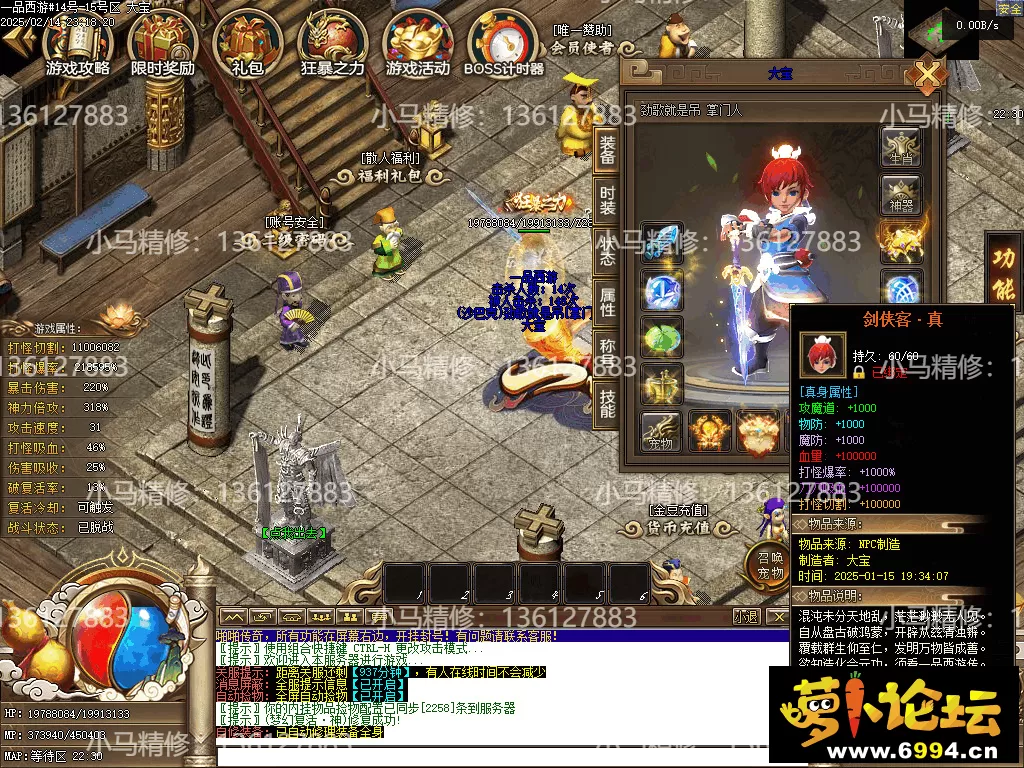Switch to the 属性 attributes tab
Screen dimensions: 1024x768
tap(607, 302)
